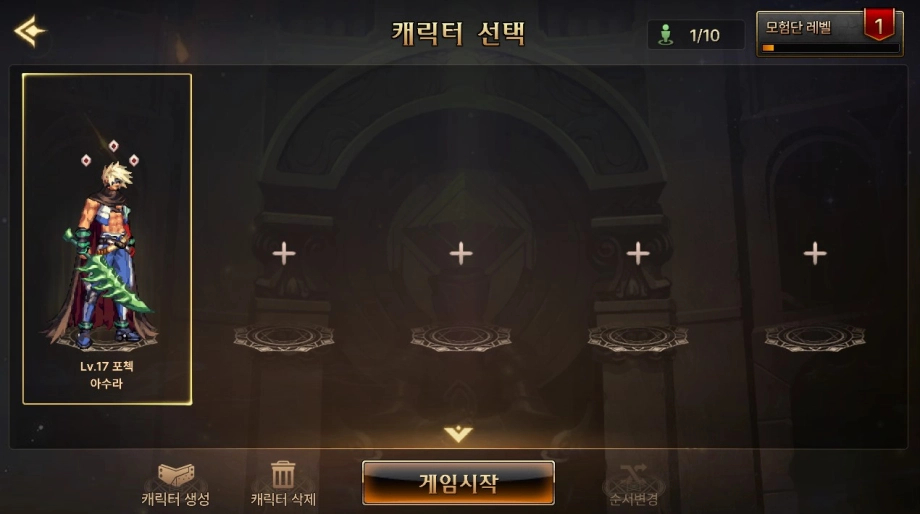Open the 모험단 레벨 panel
Image resolution: width=920 pixels, height=514 pixels.
pos(829,33)
